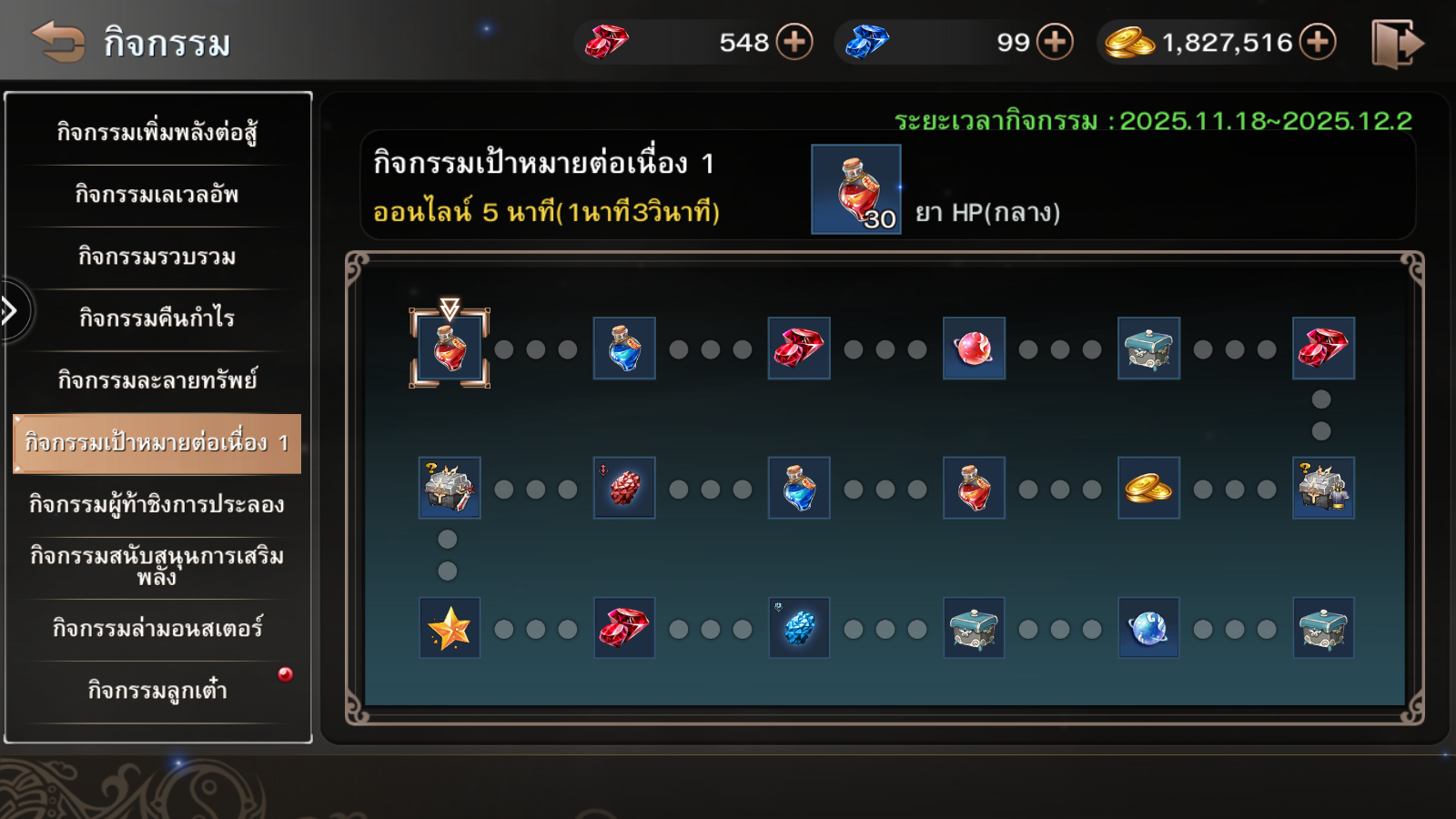The image size is (1456, 819).
Task: Exit via the door icon
Action: [x=1396, y=44]
